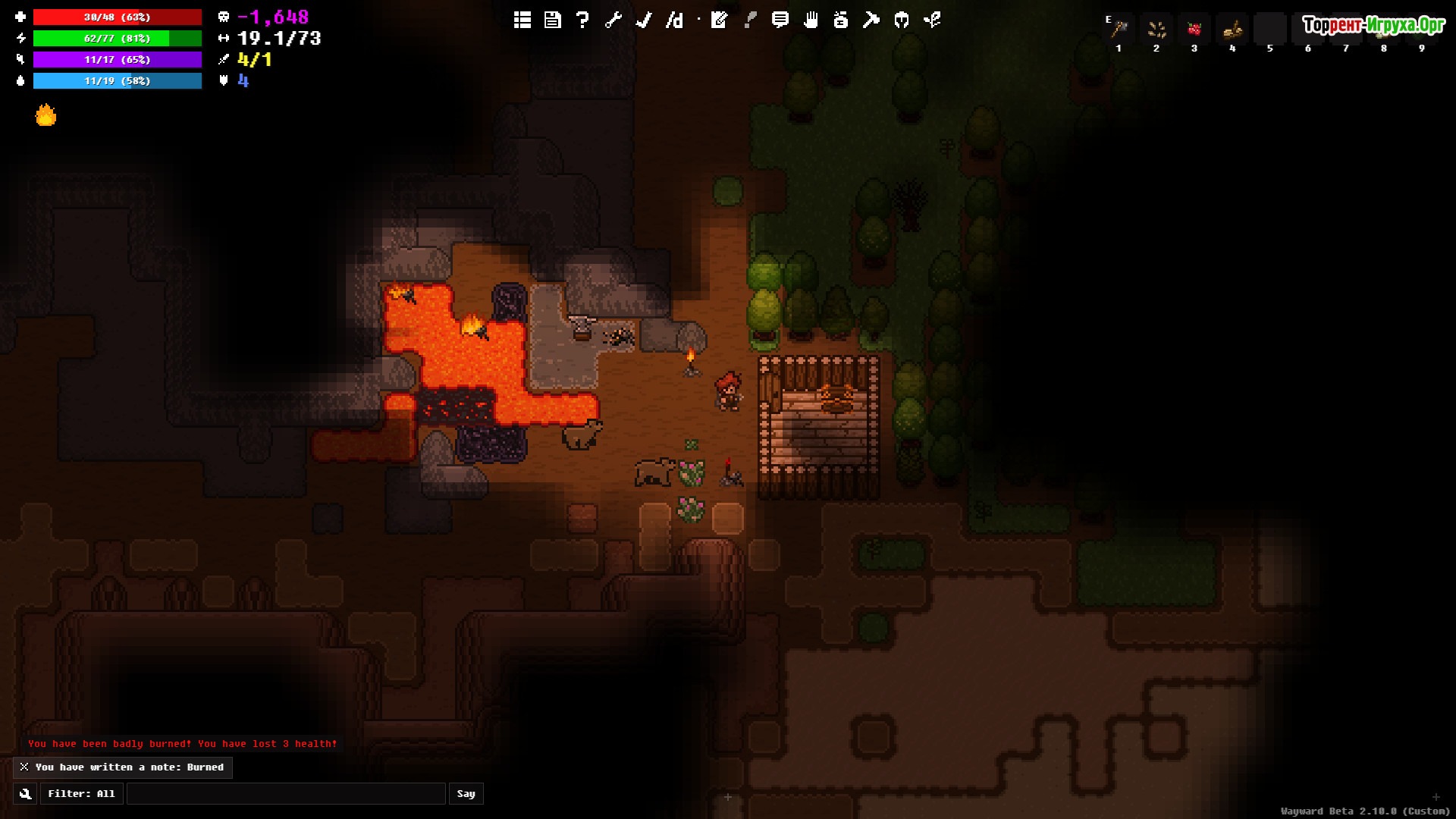Open equipment via the helmet icon
This screenshot has width=1456, height=819.
[x=902, y=20]
